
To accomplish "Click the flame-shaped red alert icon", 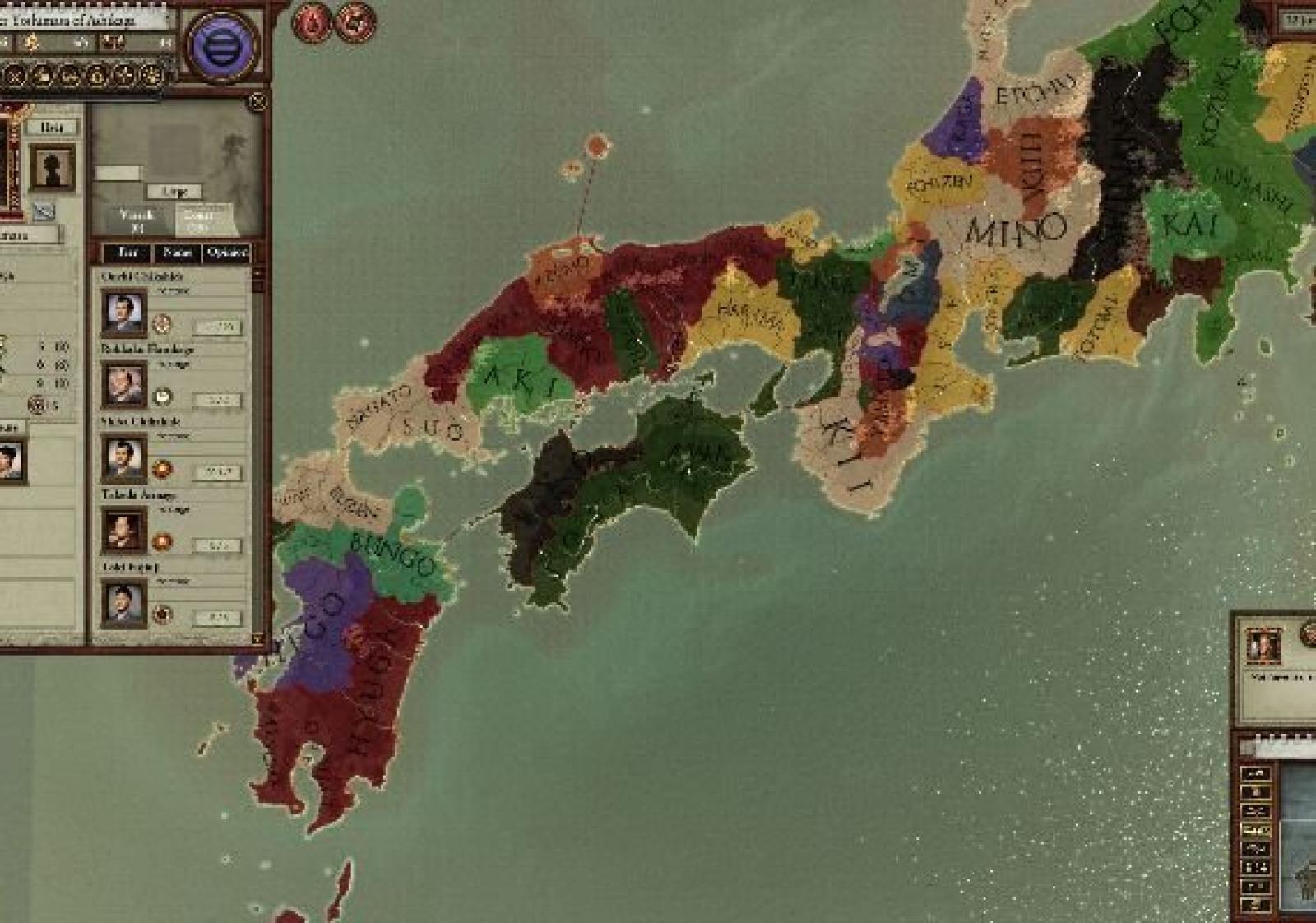I will [x=312, y=23].
